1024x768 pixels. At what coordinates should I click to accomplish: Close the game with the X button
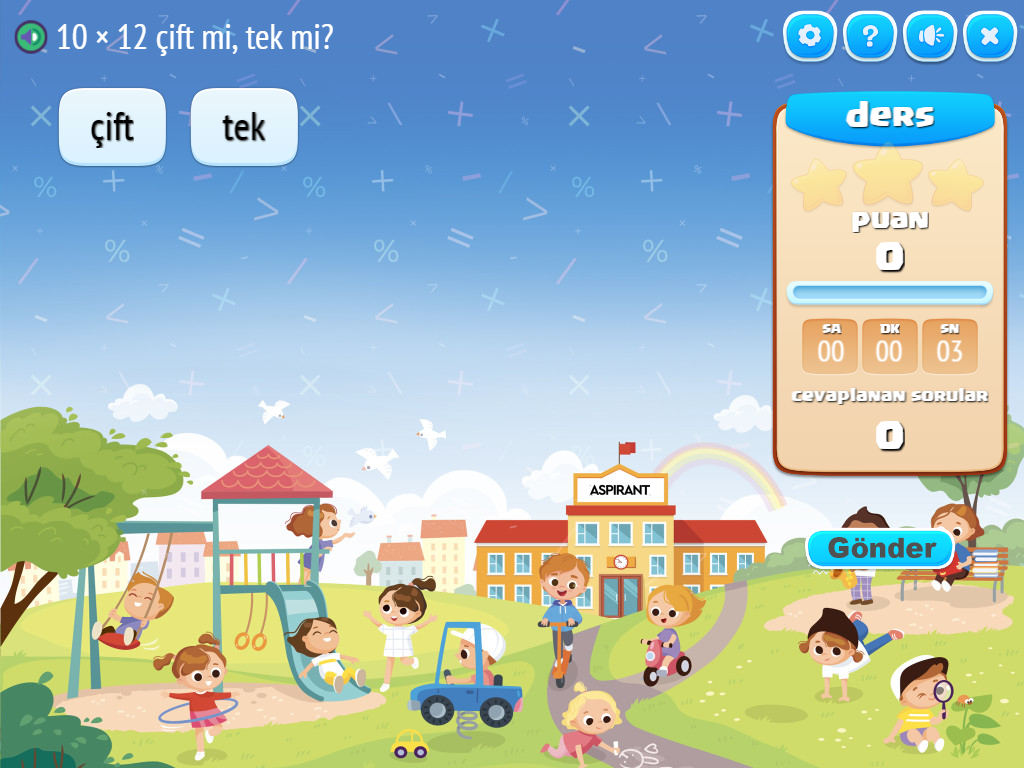click(x=989, y=37)
